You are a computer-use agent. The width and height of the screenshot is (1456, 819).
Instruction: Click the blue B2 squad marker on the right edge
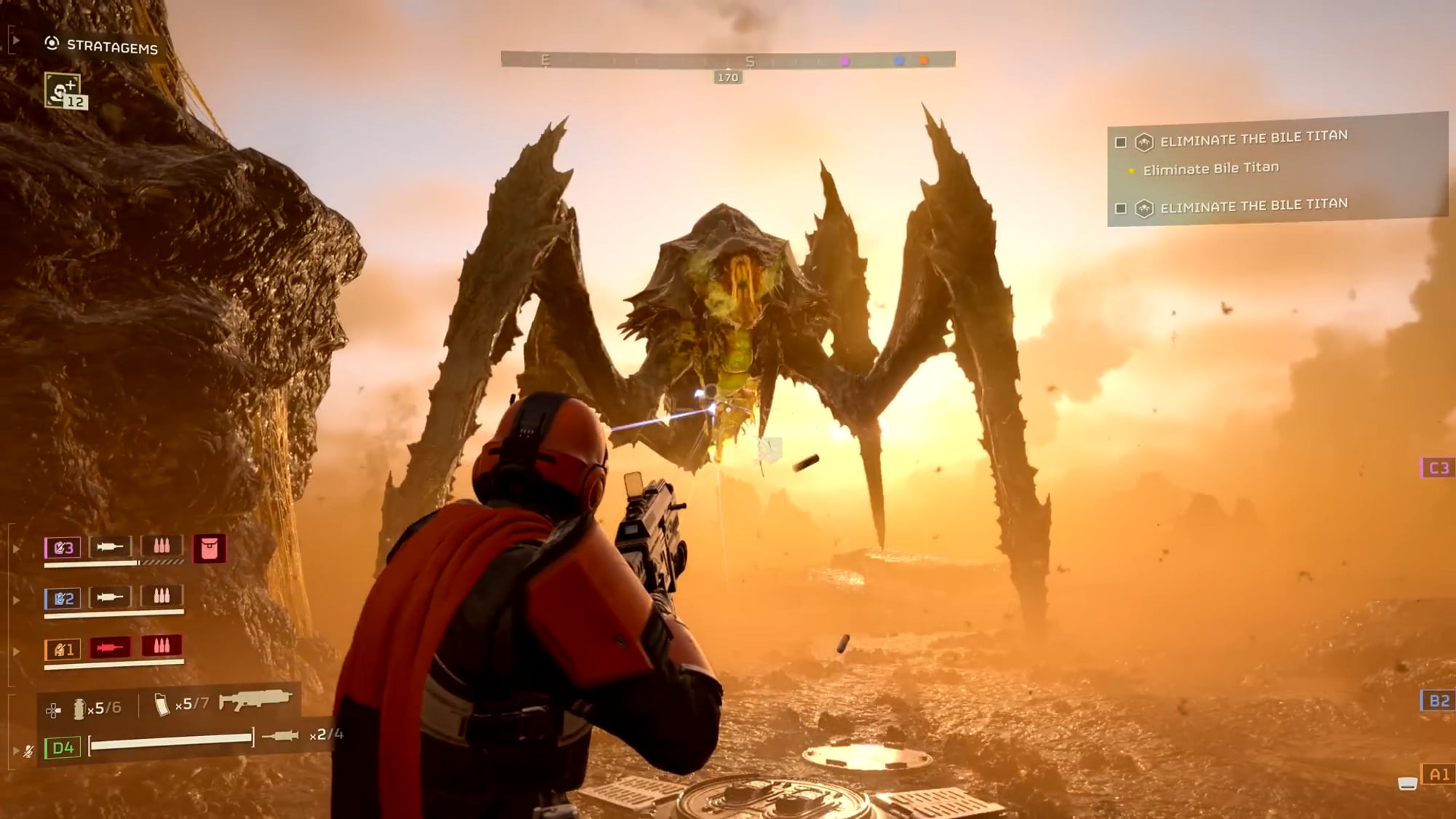(1438, 700)
